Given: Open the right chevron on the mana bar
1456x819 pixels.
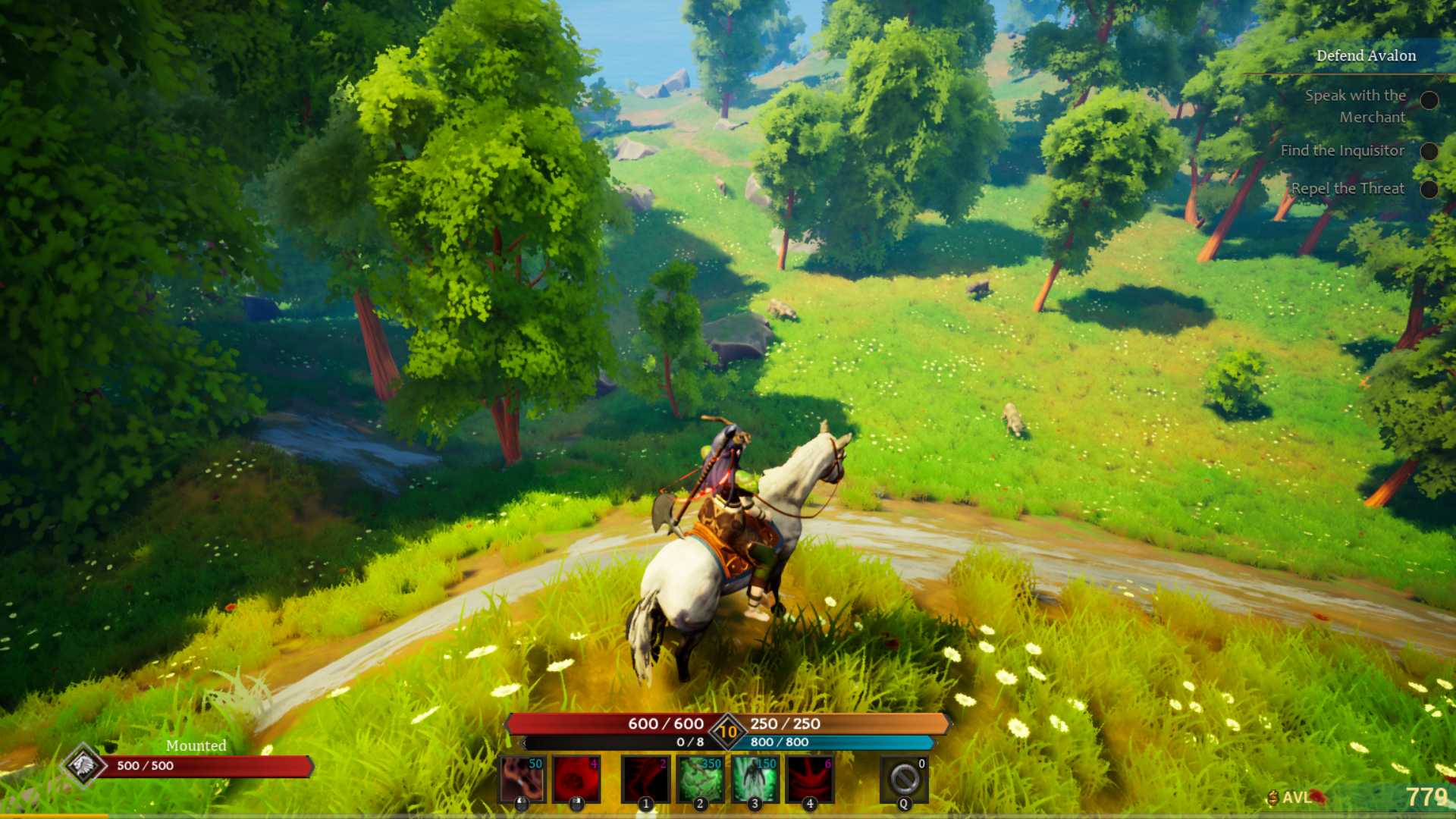Looking at the screenshot, I should [939, 742].
